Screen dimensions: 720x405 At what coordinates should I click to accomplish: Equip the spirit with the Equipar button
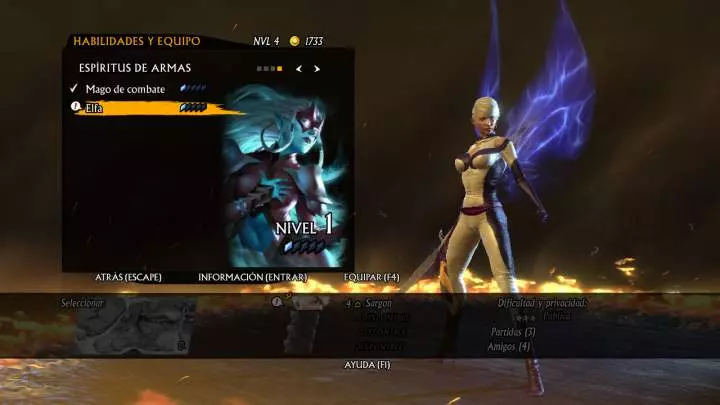point(371,277)
